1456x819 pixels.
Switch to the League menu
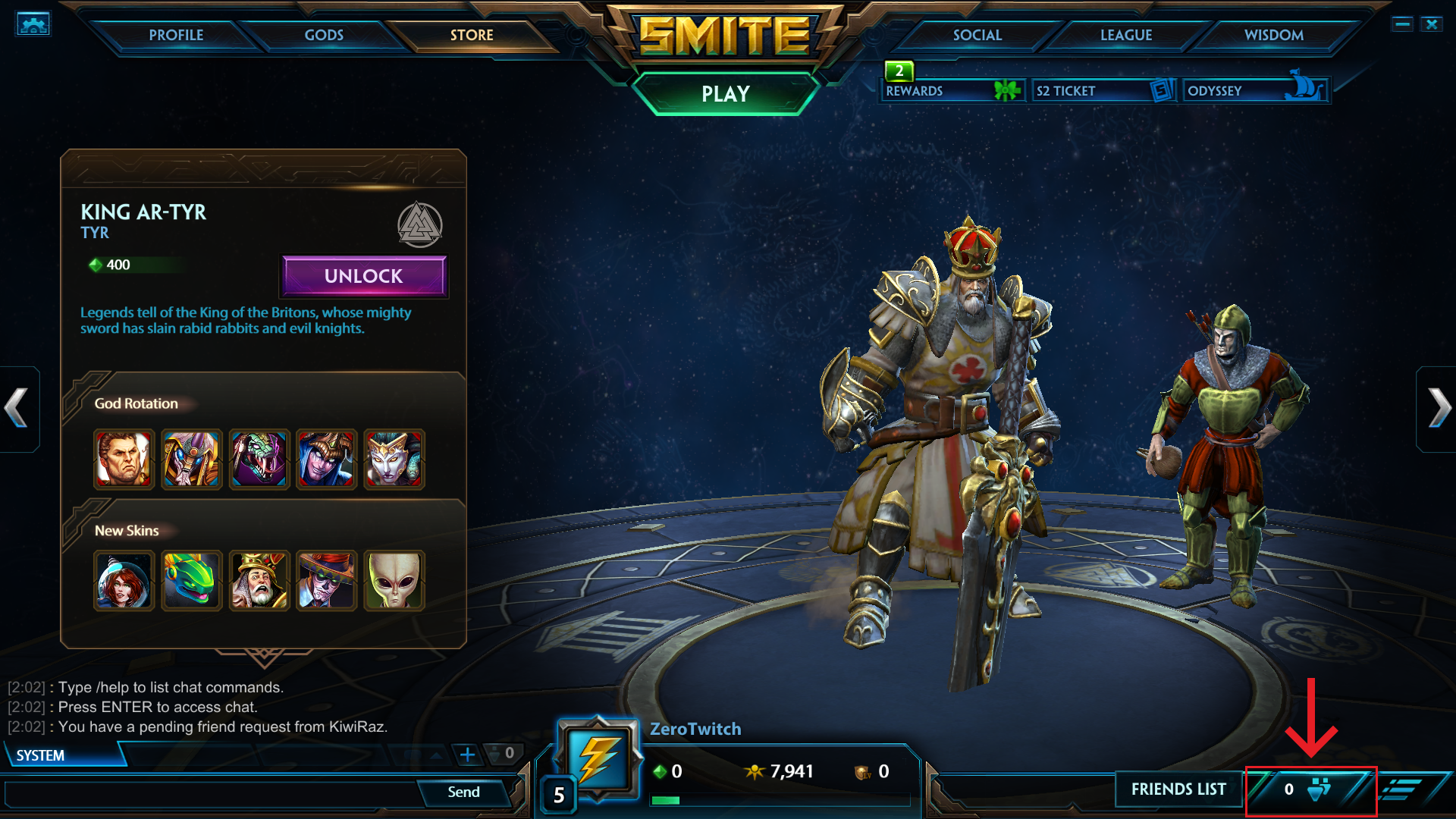pyautogui.click(x=1126, y=35)
